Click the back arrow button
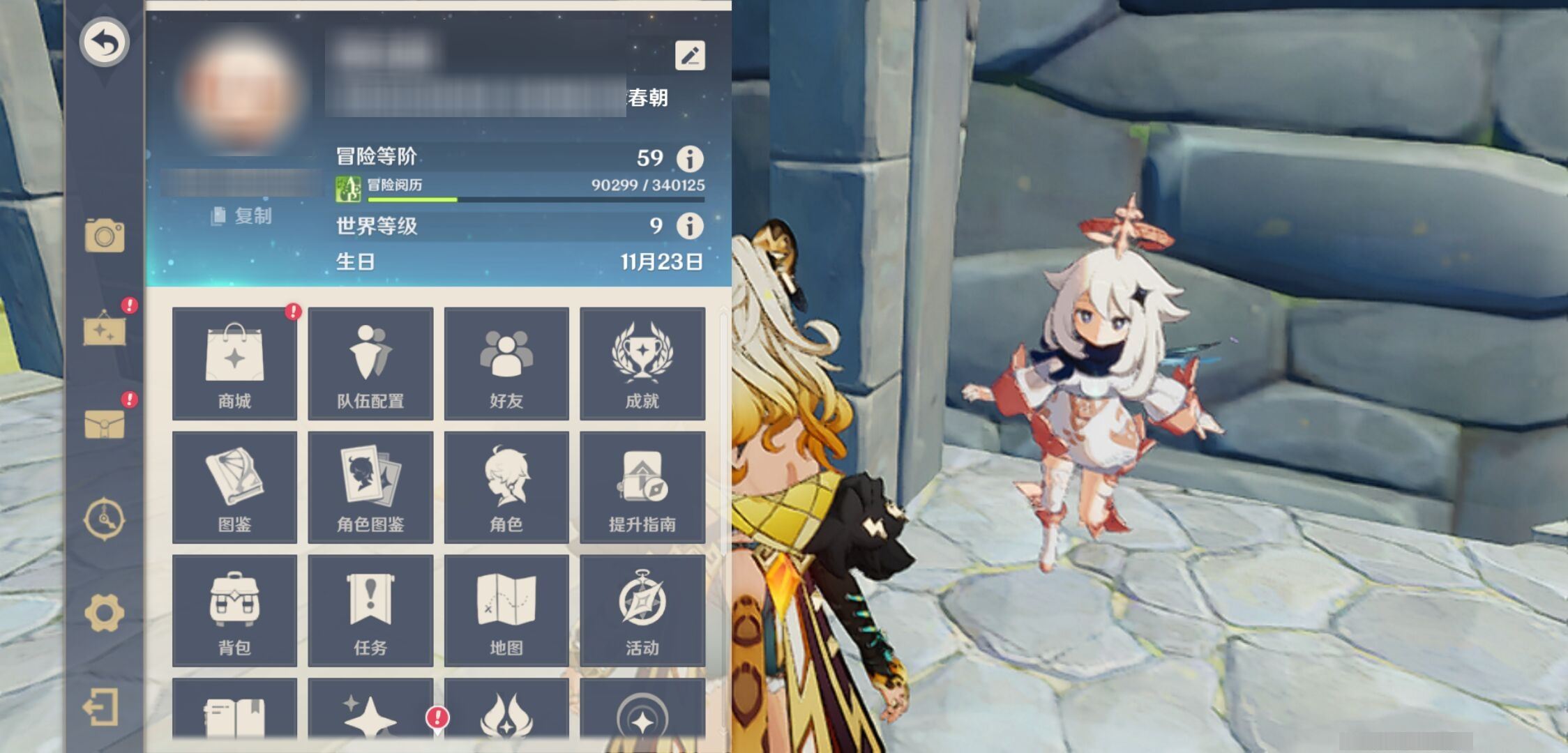 tap(104, 42)
